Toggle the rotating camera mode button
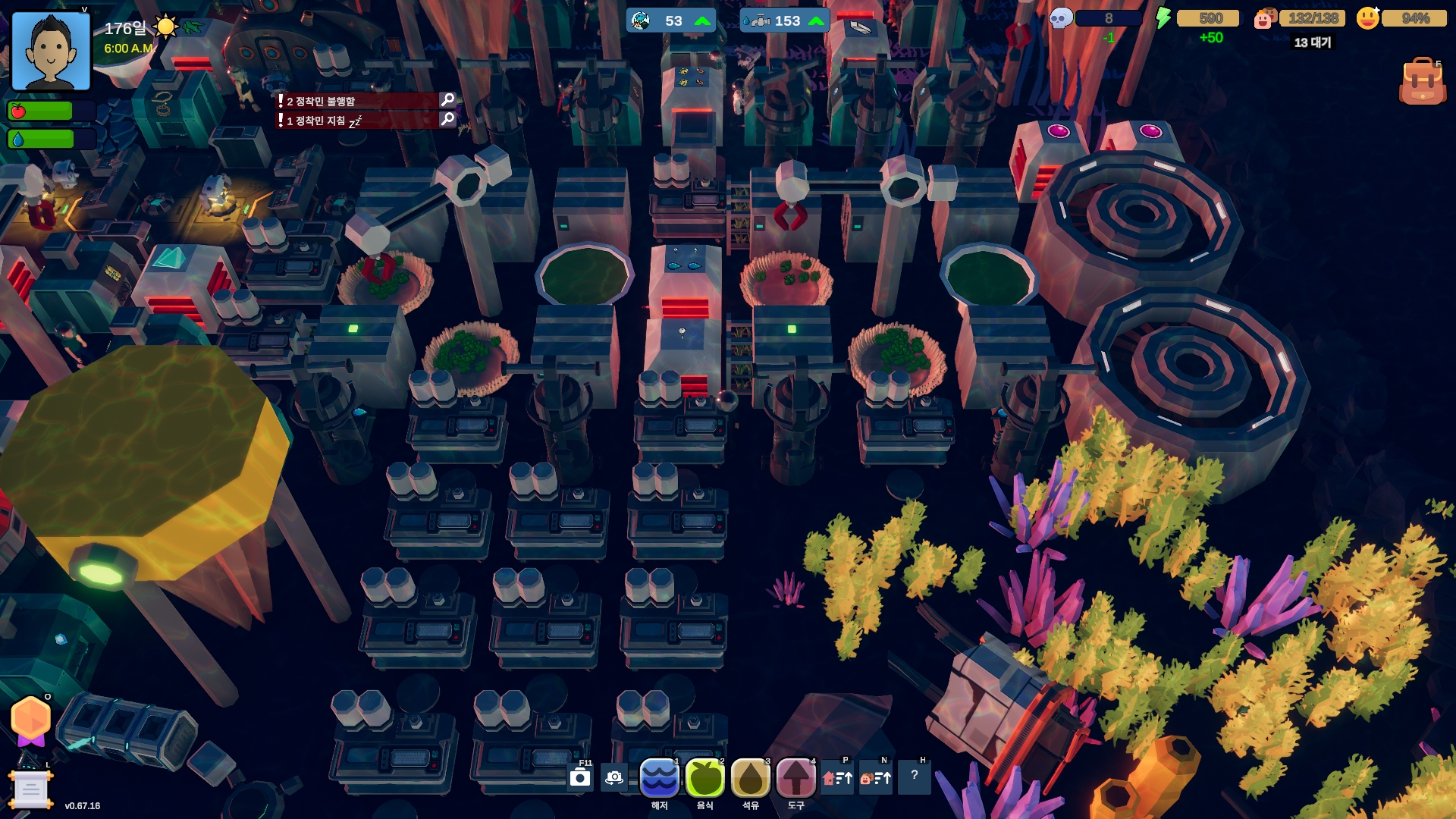Viewport: 1456px width, 819px height. (x=614, y=777)
